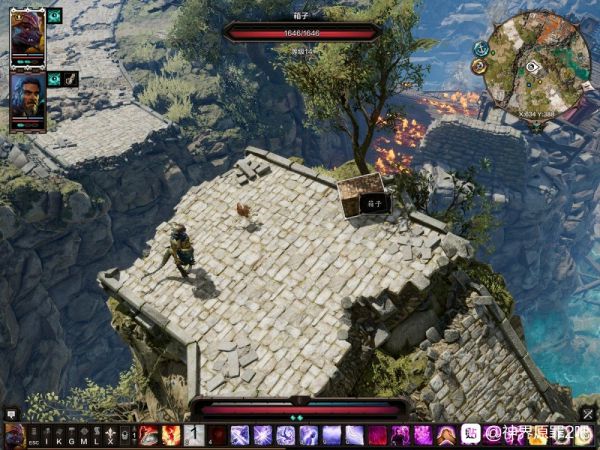Click the chain link status icon
The image size is (600, 450).
click(72, 79)
